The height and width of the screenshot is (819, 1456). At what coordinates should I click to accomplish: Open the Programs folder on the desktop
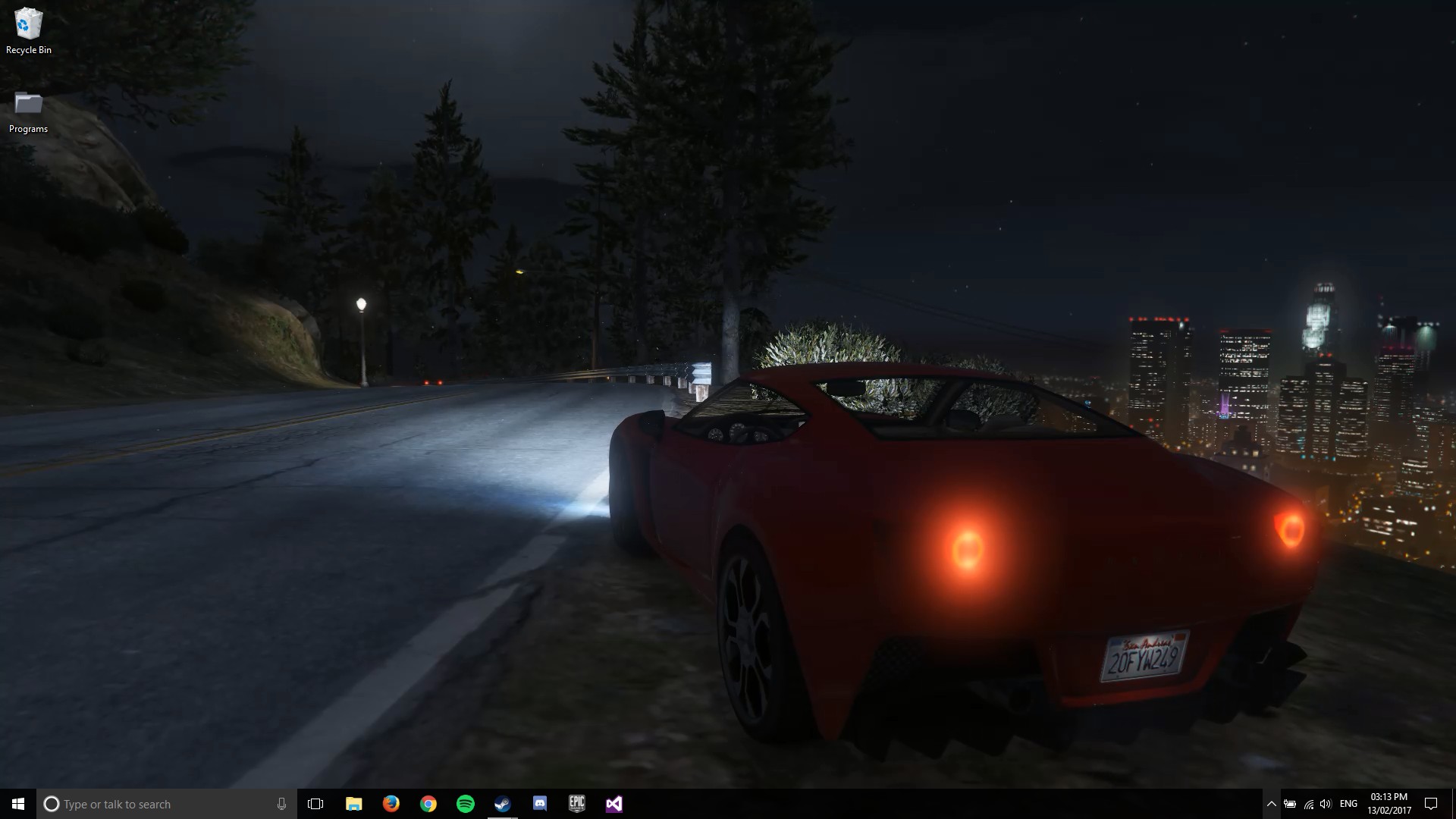click(28, 102)
